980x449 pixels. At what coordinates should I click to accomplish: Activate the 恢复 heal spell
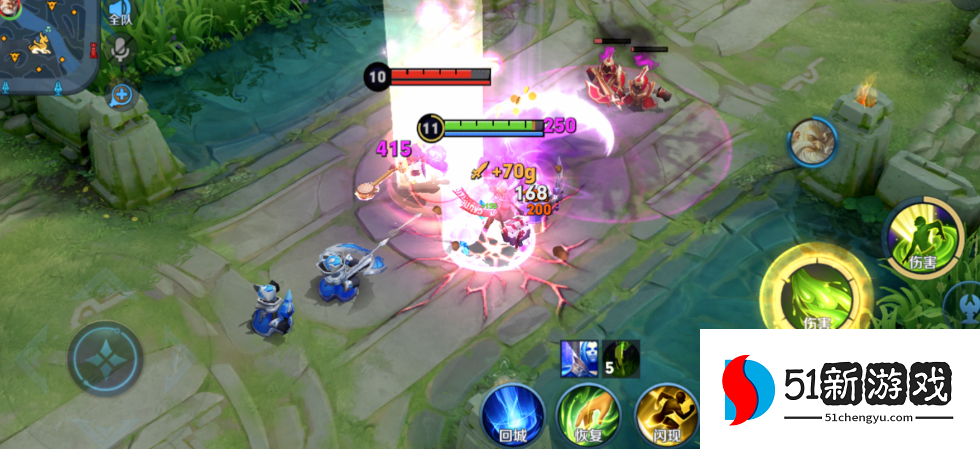pyautogui.click(x=588, y=412)
